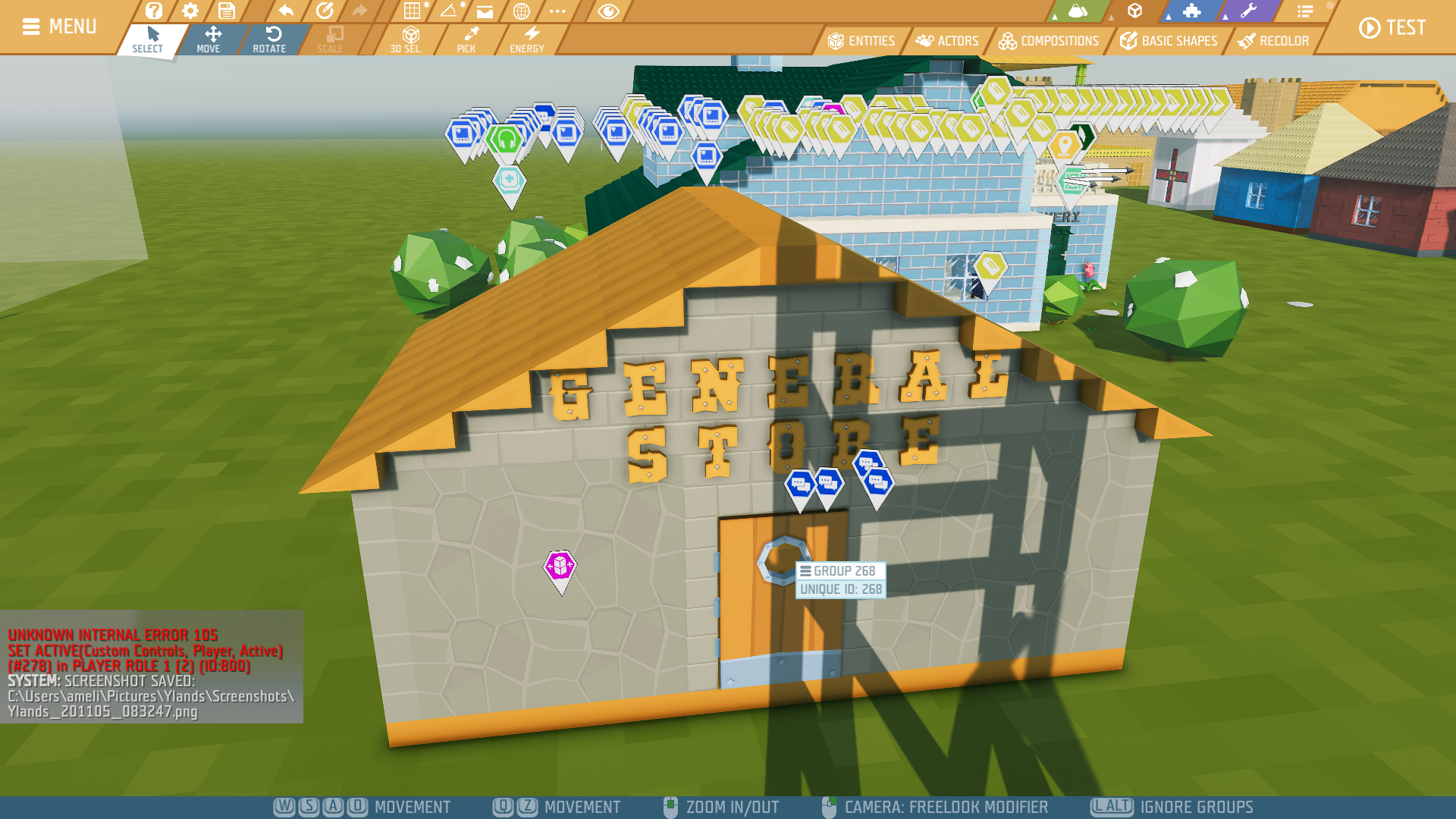This screenshot has width=1456, height=819.
Task: Save with the floppy disk icon
Action: click(226, 11)
